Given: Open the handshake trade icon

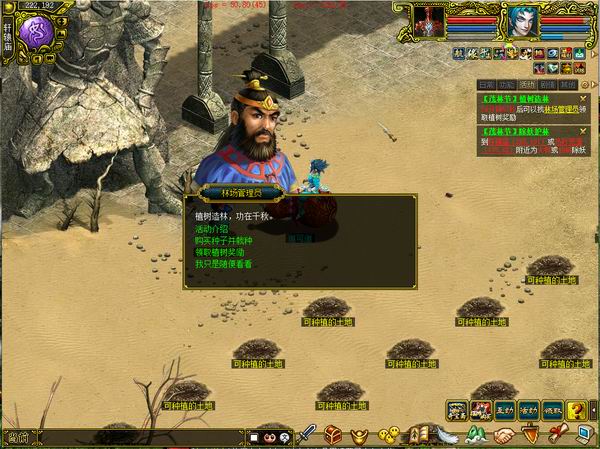Looking at the screenshot, I should (504, 435).
